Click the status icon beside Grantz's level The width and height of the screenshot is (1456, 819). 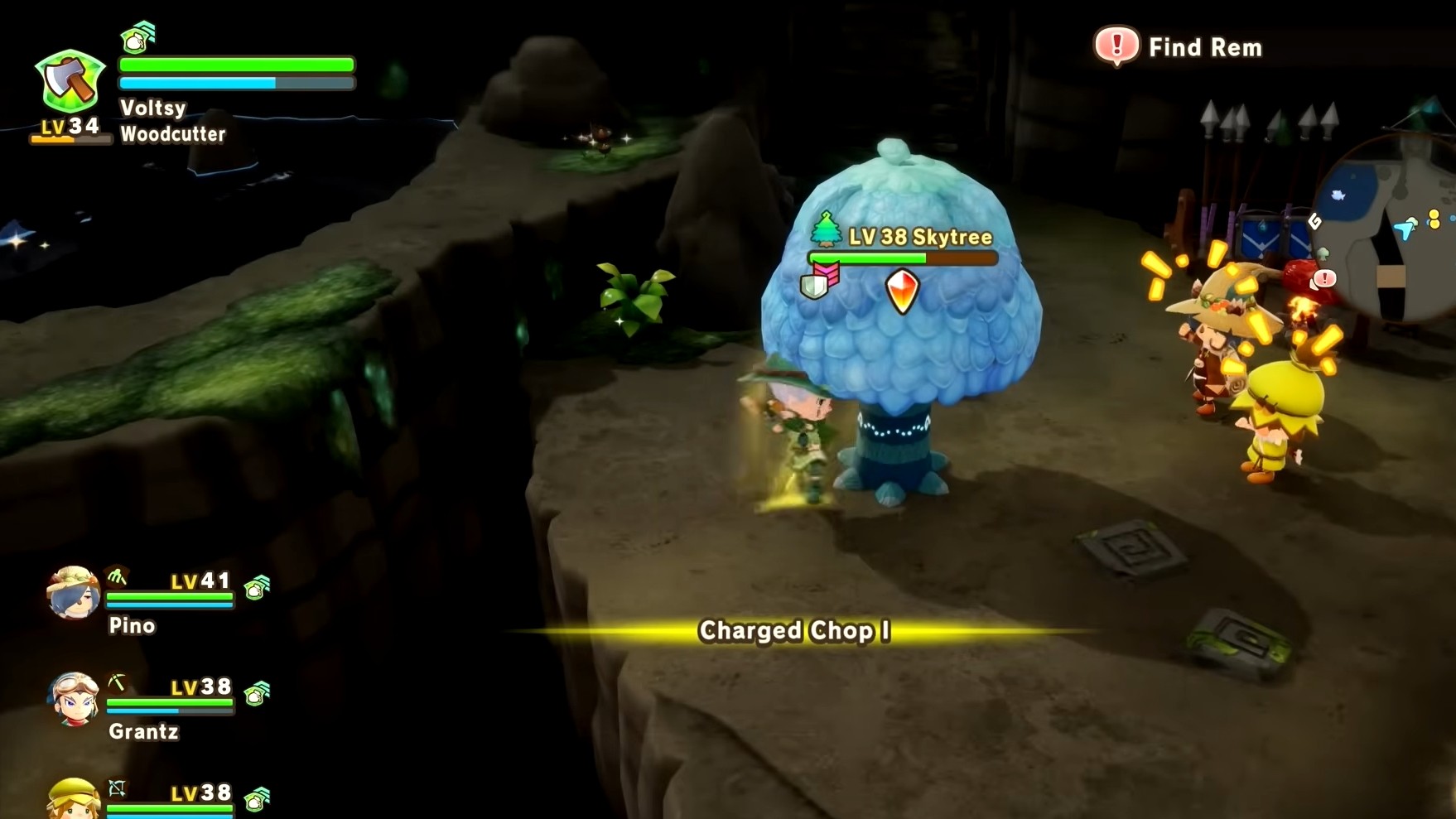[x=257, y=692]
